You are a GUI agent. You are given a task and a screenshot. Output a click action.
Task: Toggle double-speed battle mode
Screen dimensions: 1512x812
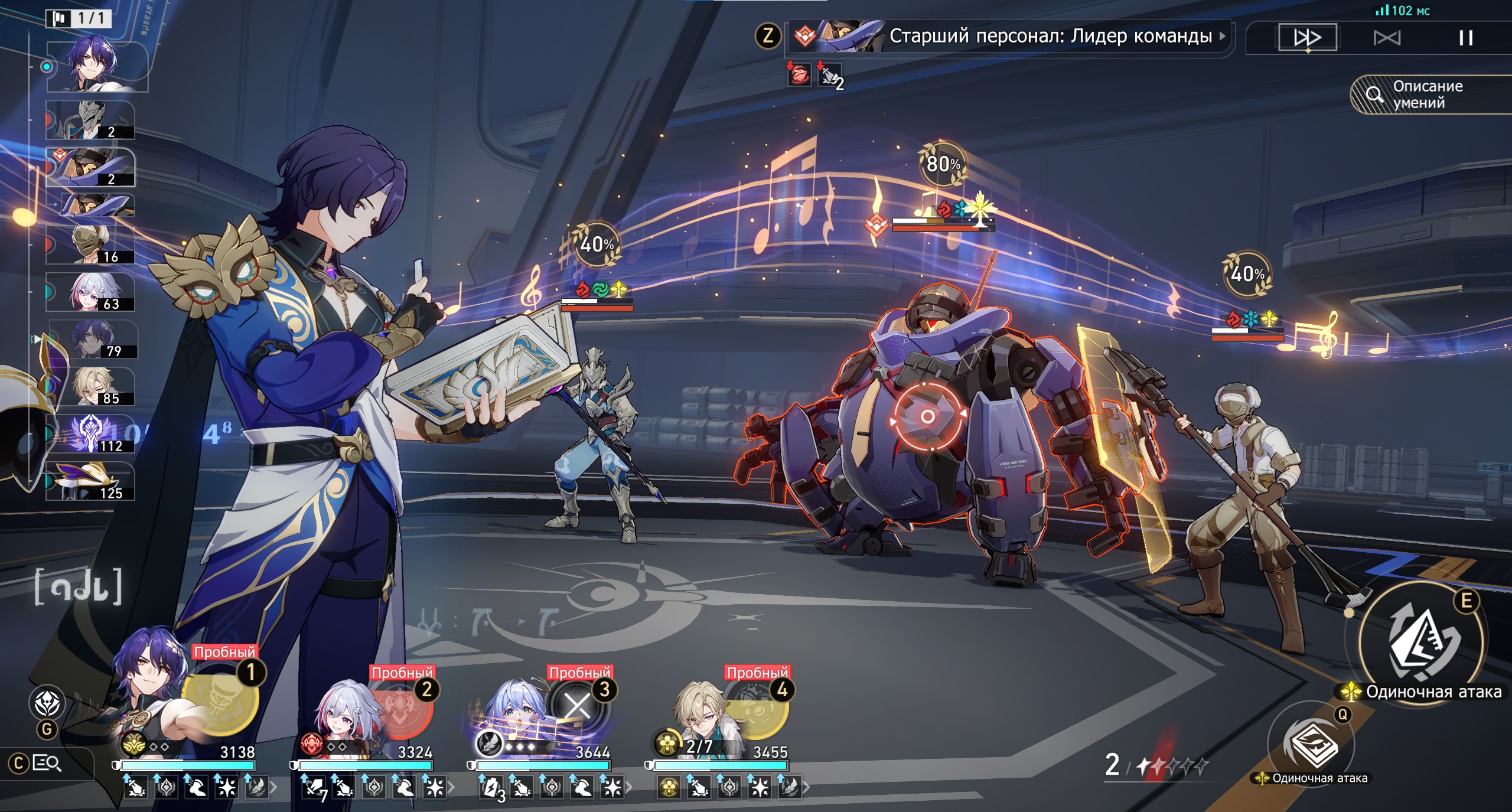point(1307,38)
